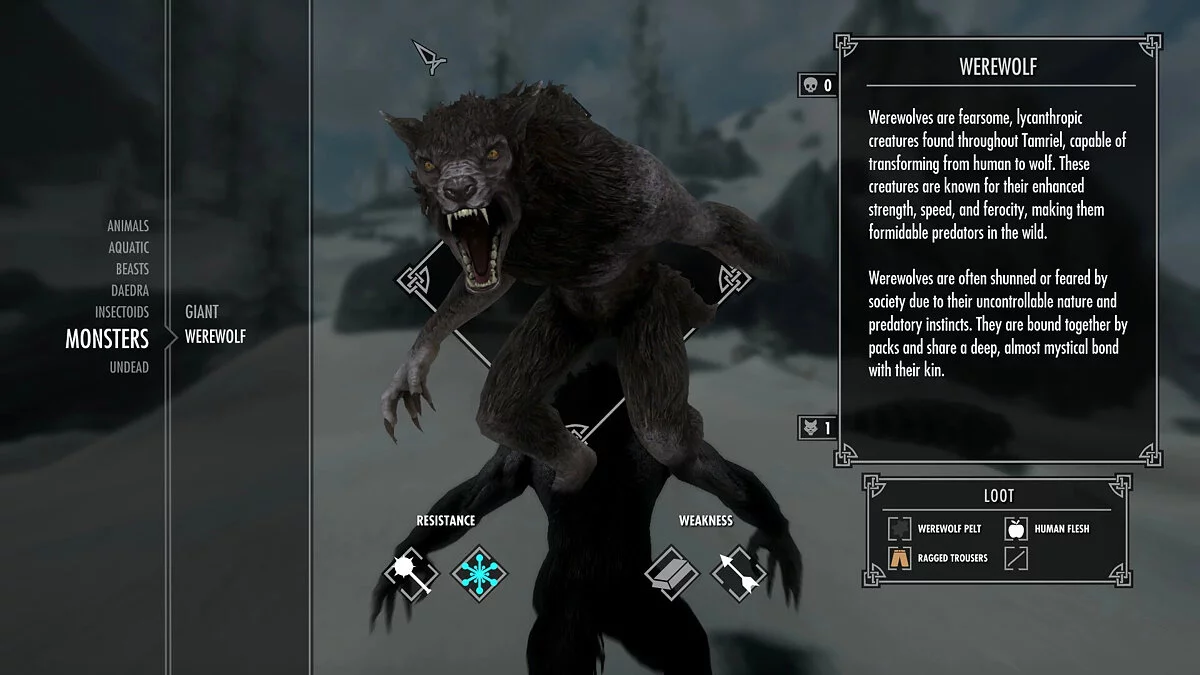
Task: Select the Animals category
Action: click(129, 226)
